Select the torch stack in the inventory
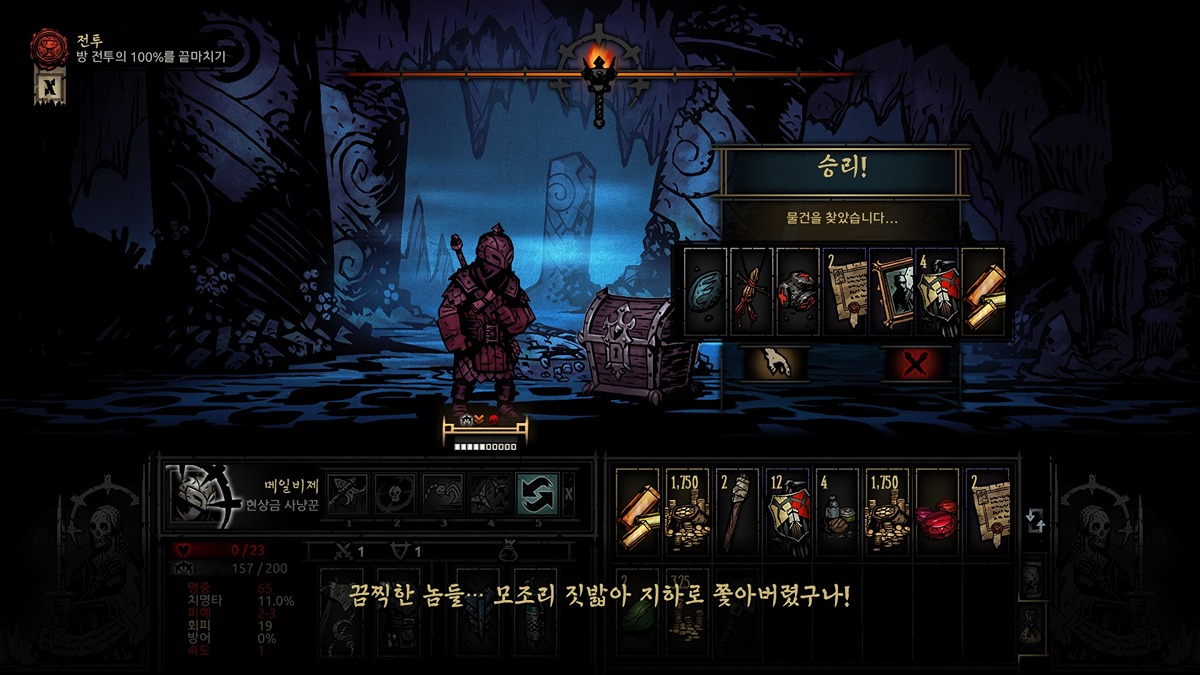 point(738,512)
